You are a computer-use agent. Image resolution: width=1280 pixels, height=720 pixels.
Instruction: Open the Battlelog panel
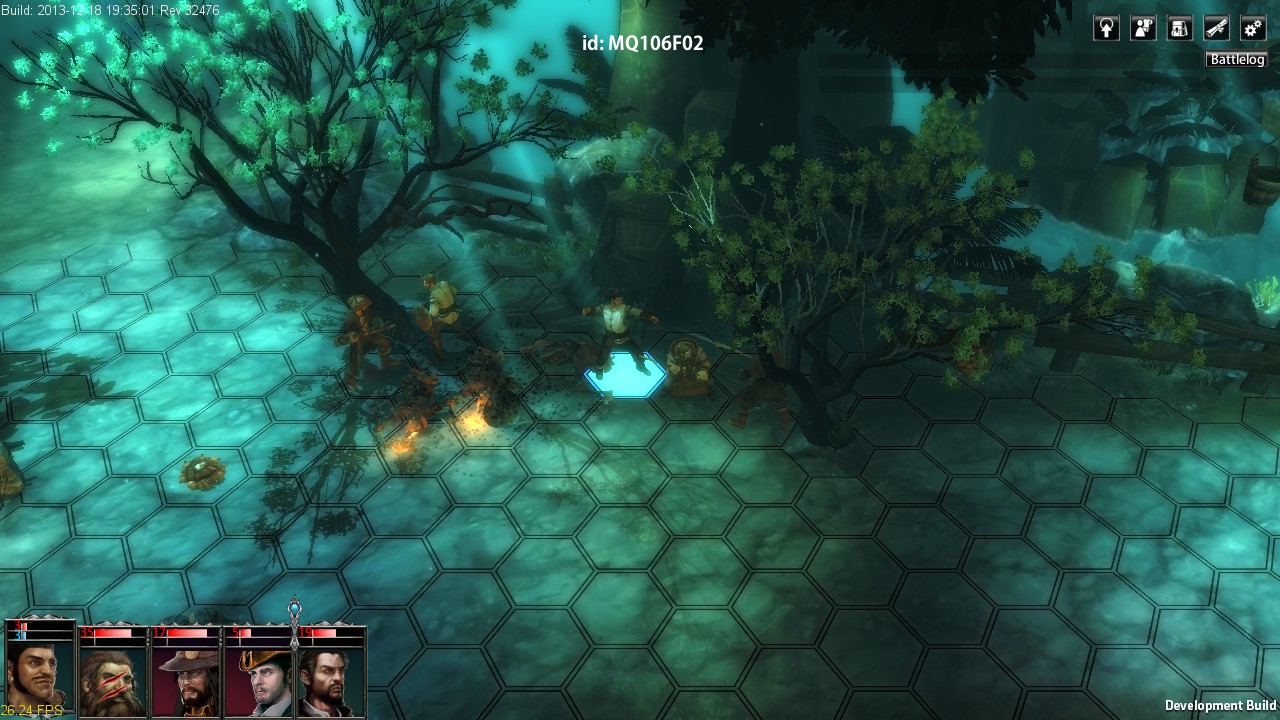[1237, 60]
